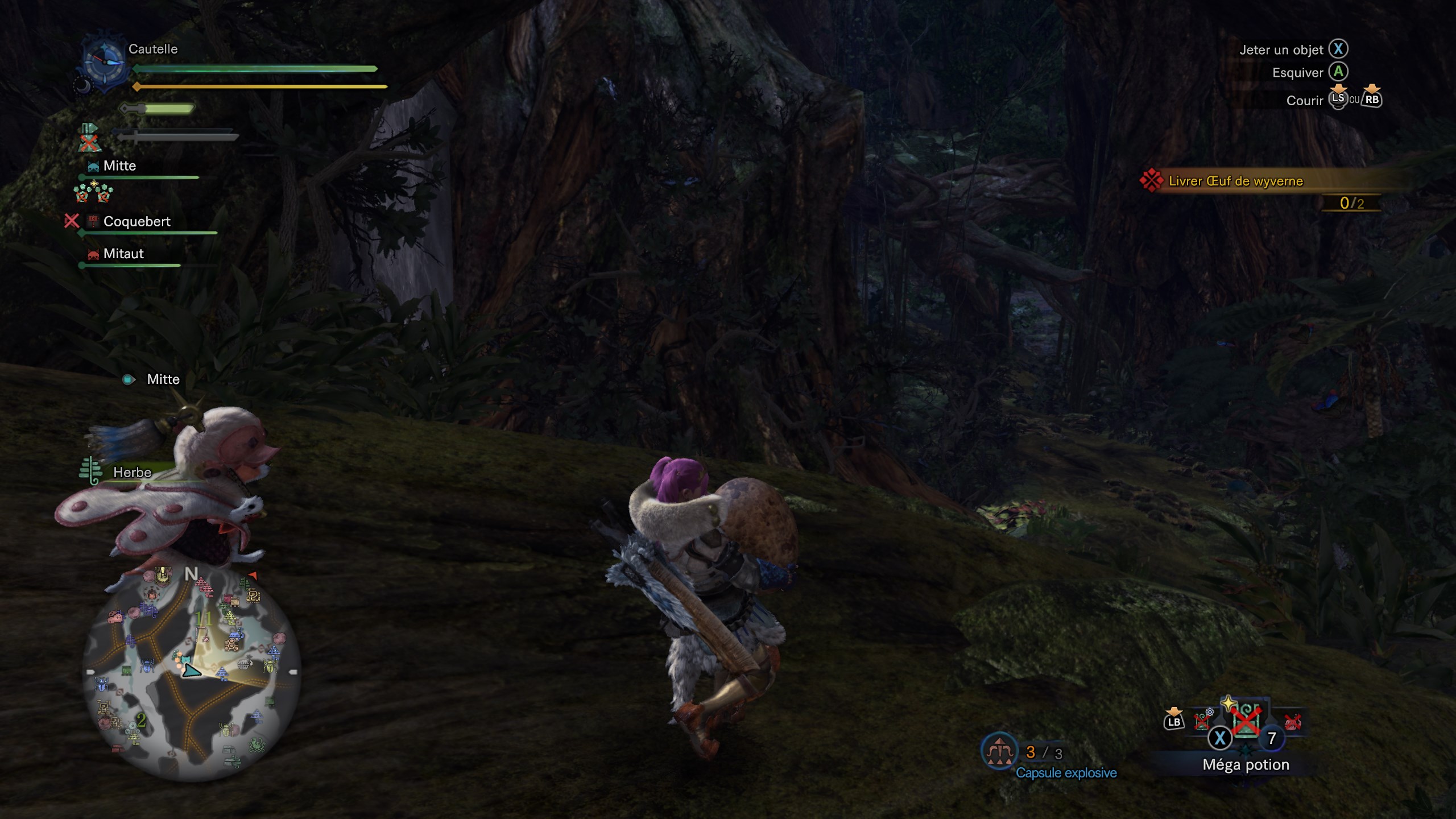This screenshot has width=1456, height=819.
Task: Choose Mitte in the party list
Action: (x=119, y=166)
